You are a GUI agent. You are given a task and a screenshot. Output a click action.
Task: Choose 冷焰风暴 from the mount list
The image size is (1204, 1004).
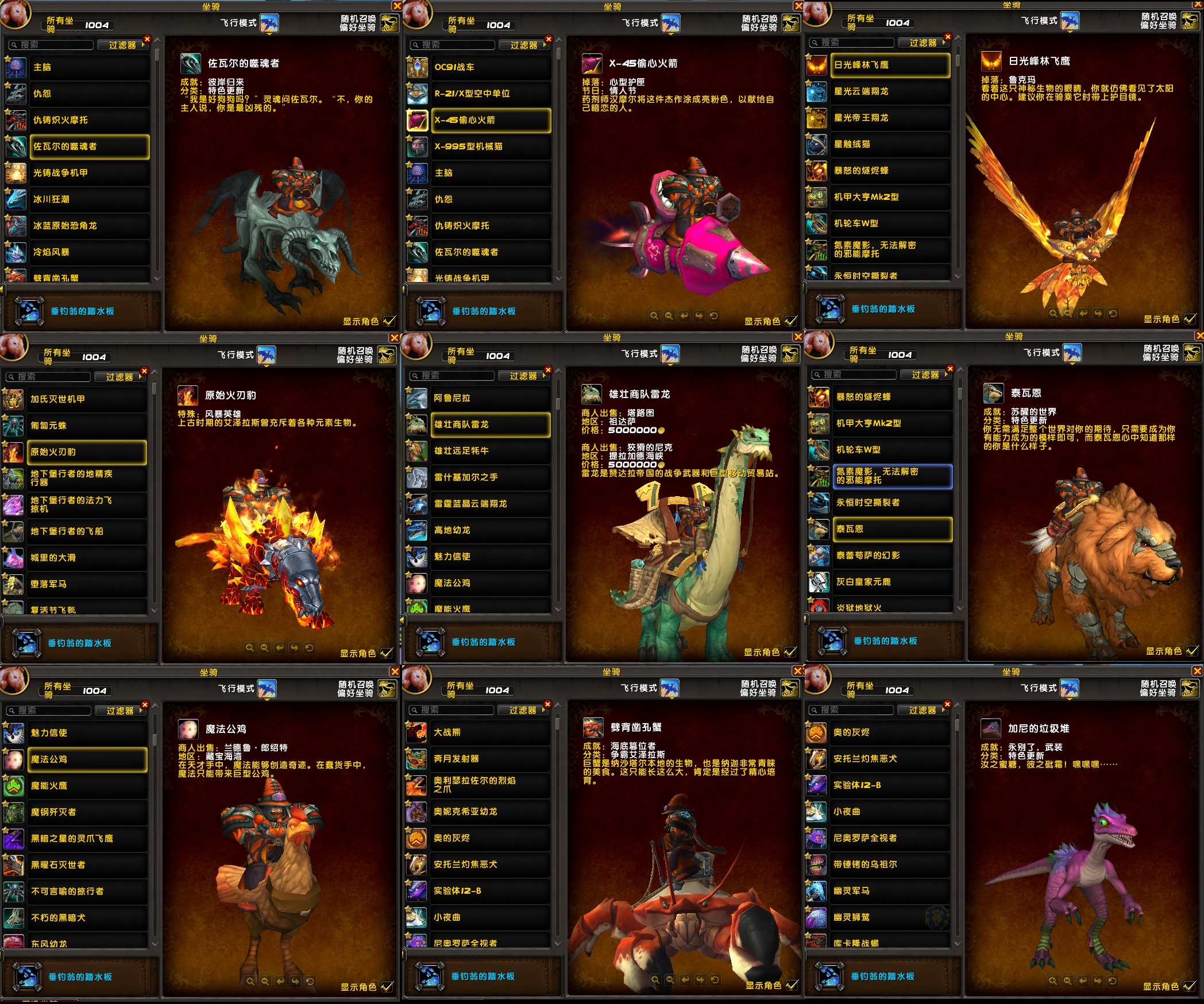[89, 252]
